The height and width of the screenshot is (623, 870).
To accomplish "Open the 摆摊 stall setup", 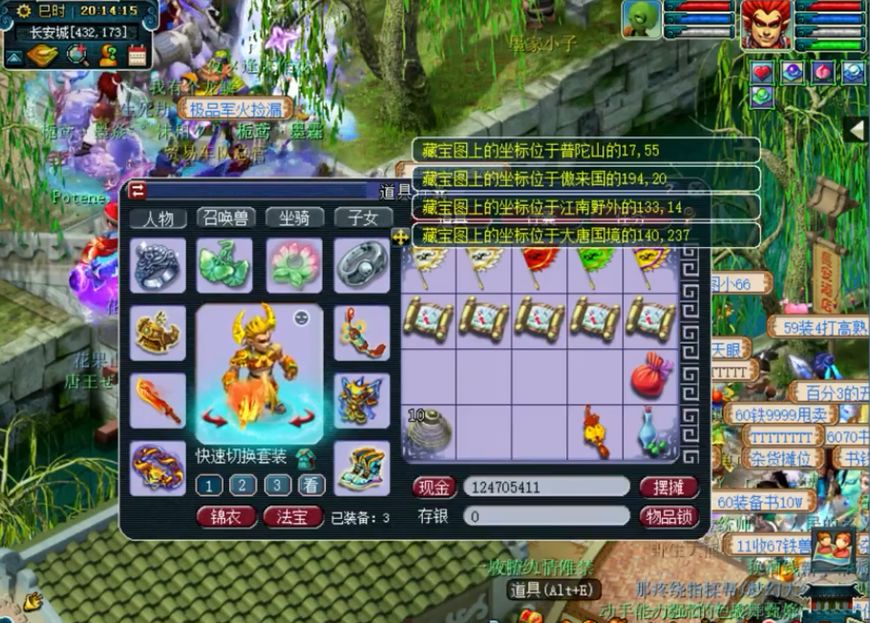I will tap(668, 487).
